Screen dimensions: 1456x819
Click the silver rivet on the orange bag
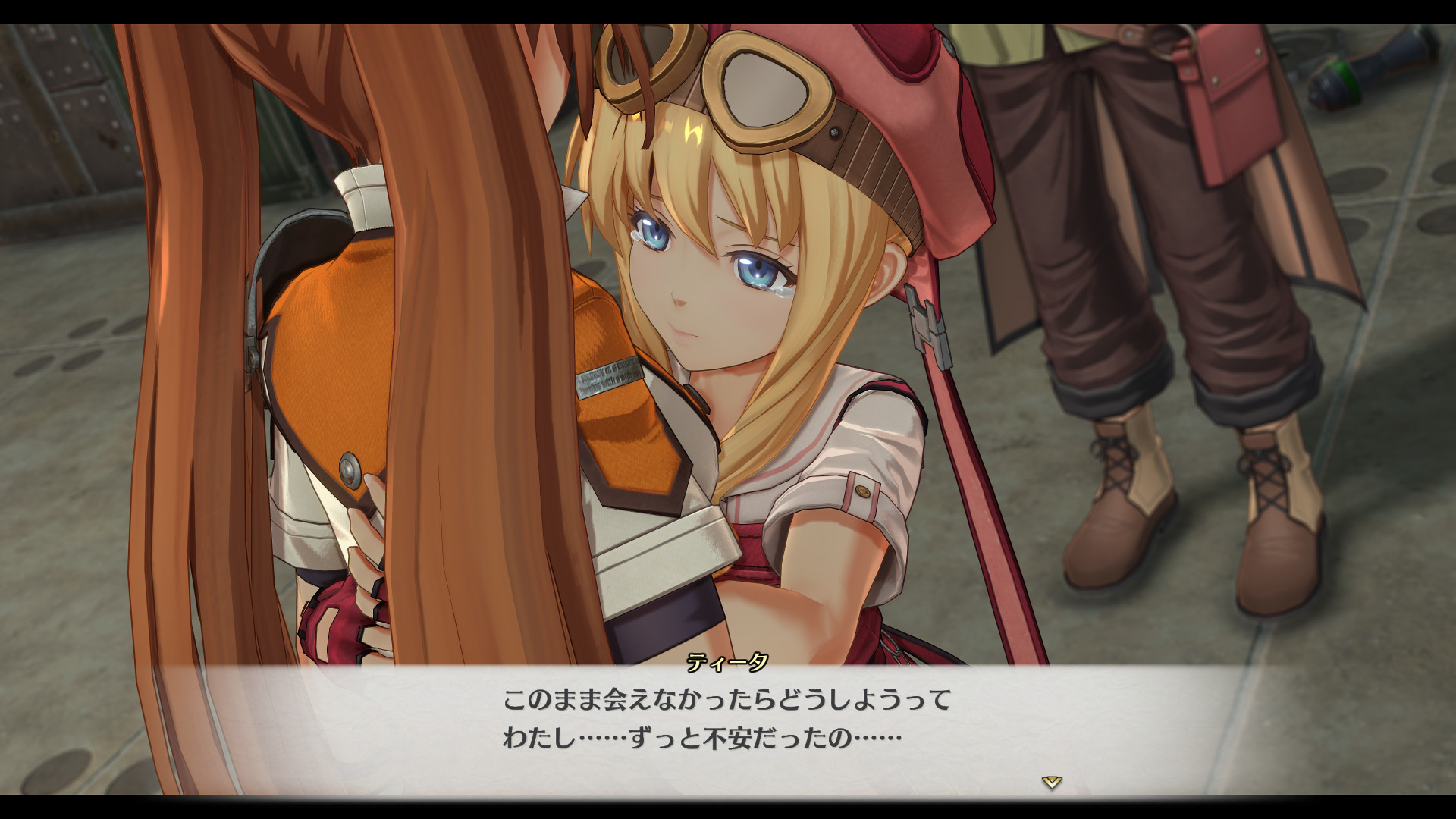pos(349,470)
